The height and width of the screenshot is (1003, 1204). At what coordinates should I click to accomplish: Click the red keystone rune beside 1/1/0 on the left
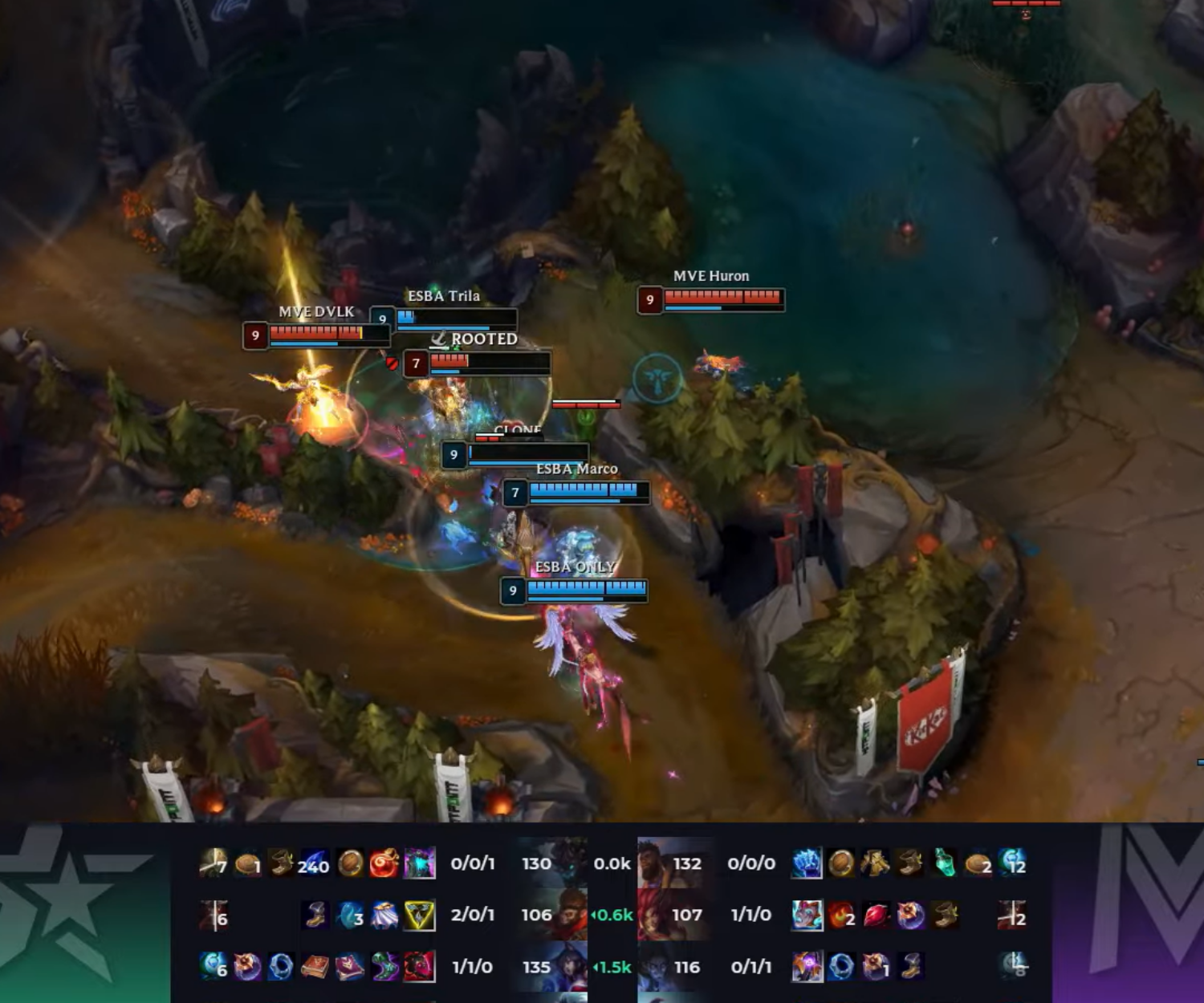coord(419,967)
